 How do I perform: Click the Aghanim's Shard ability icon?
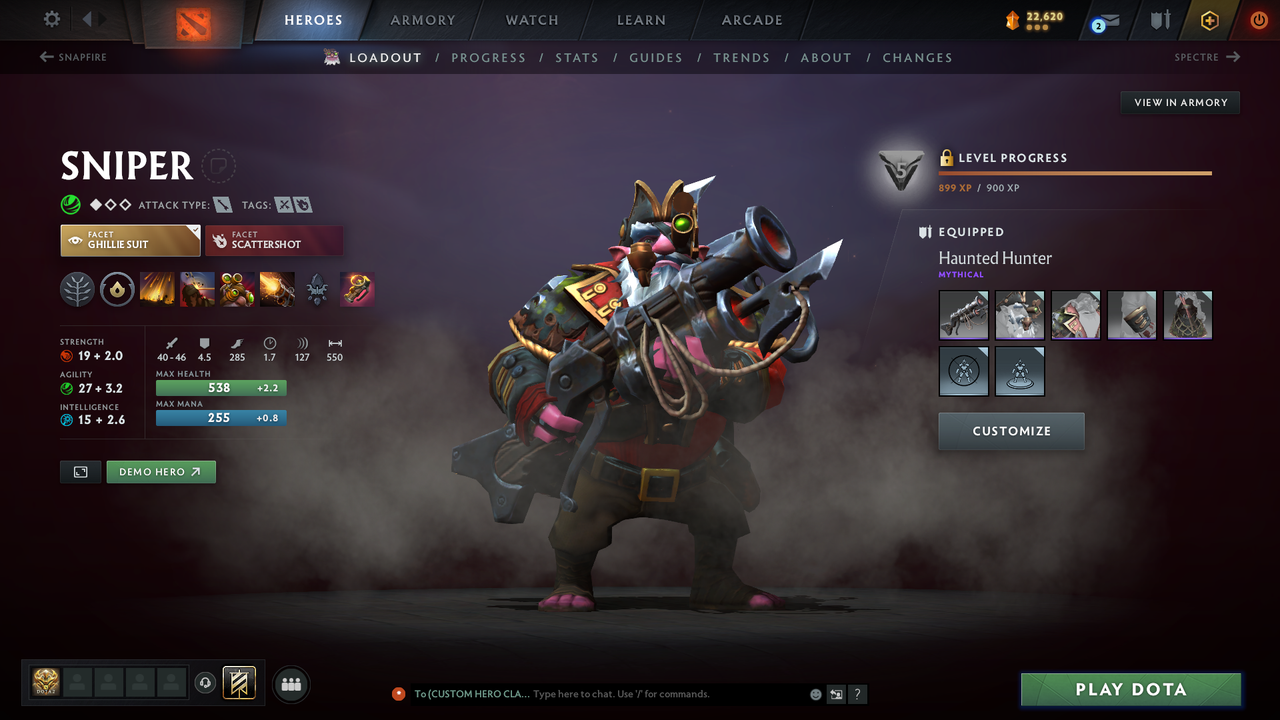coord(317,290)
